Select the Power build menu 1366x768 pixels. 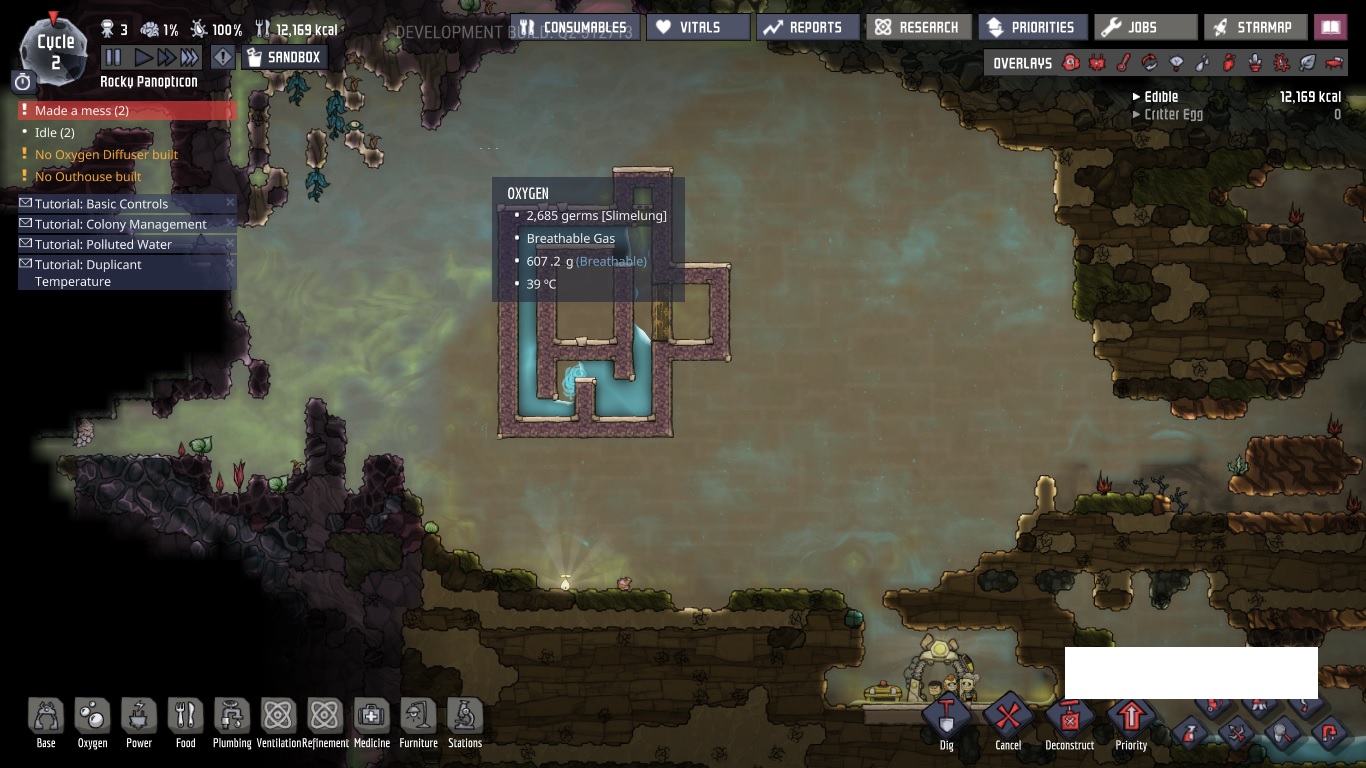139,722
